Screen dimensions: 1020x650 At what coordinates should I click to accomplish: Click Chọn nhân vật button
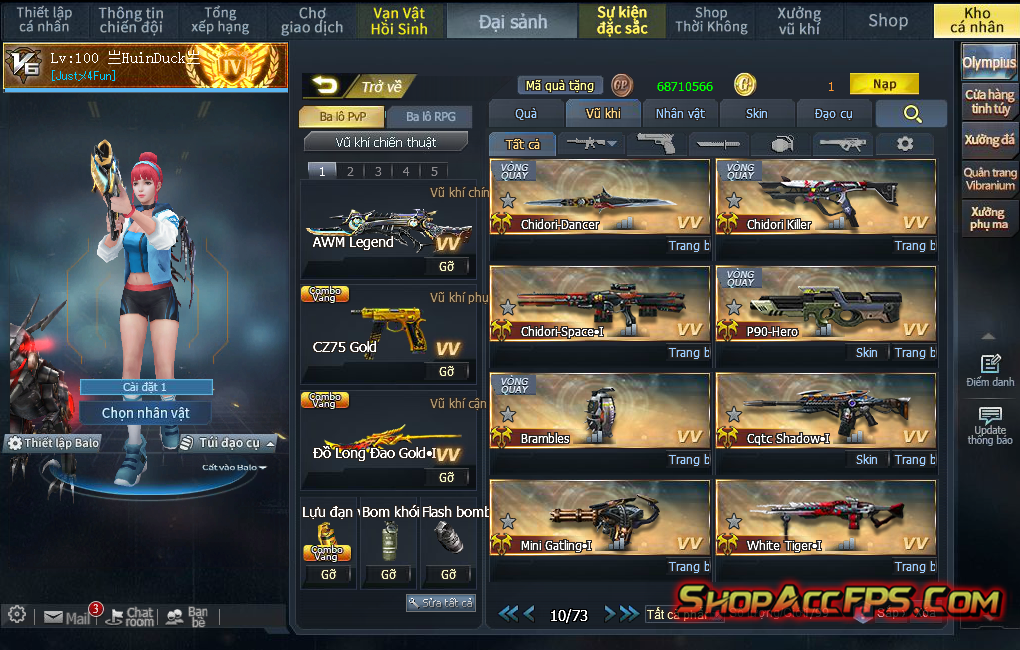[146, 413]
